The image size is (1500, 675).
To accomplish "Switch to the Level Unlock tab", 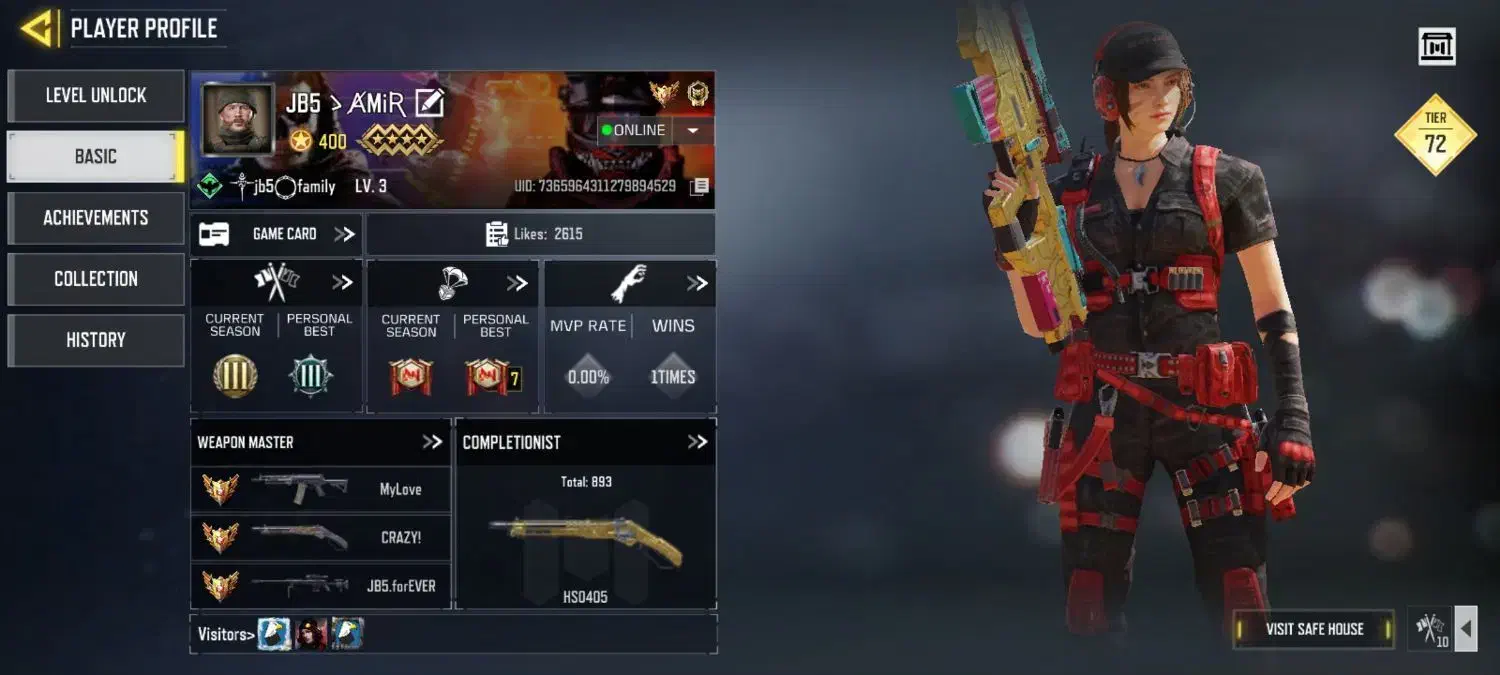I will pyautogui.click(x=96, y=96).
